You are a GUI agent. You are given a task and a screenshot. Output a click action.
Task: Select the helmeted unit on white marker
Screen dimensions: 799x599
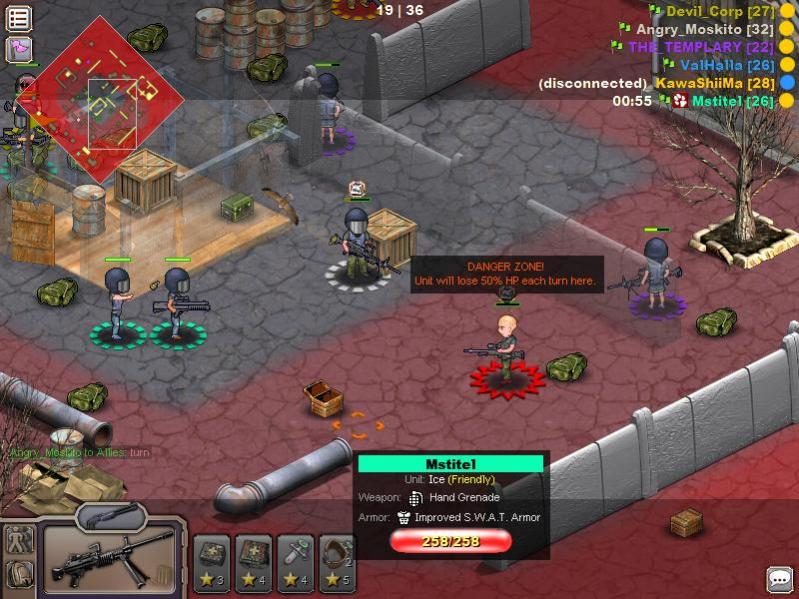[357, 245]
